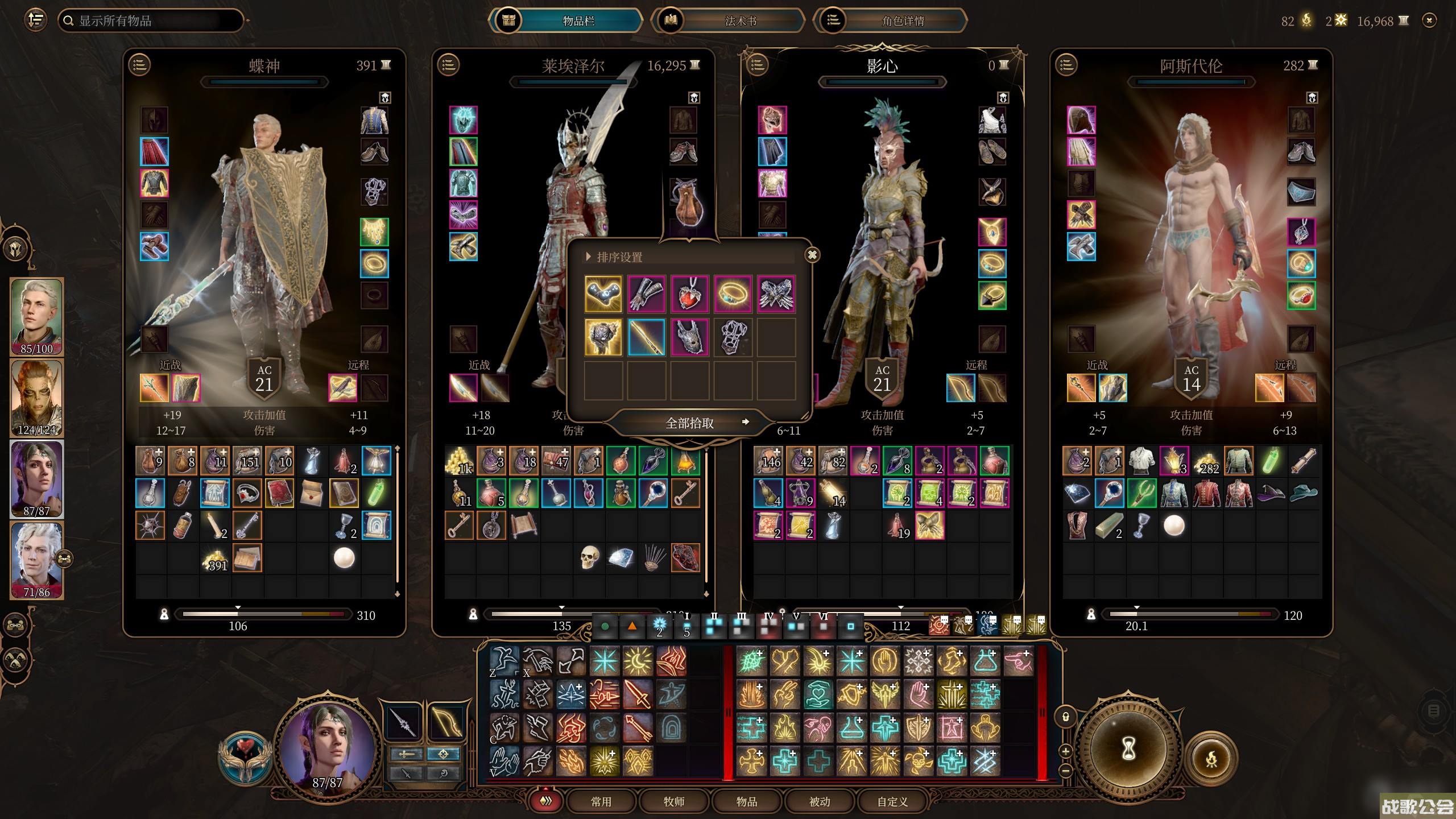This screenshot has width=1456, height=819.
Task: Switch hotbar to the 牧师 cleric tab
Action: click(x=674, y=801)
